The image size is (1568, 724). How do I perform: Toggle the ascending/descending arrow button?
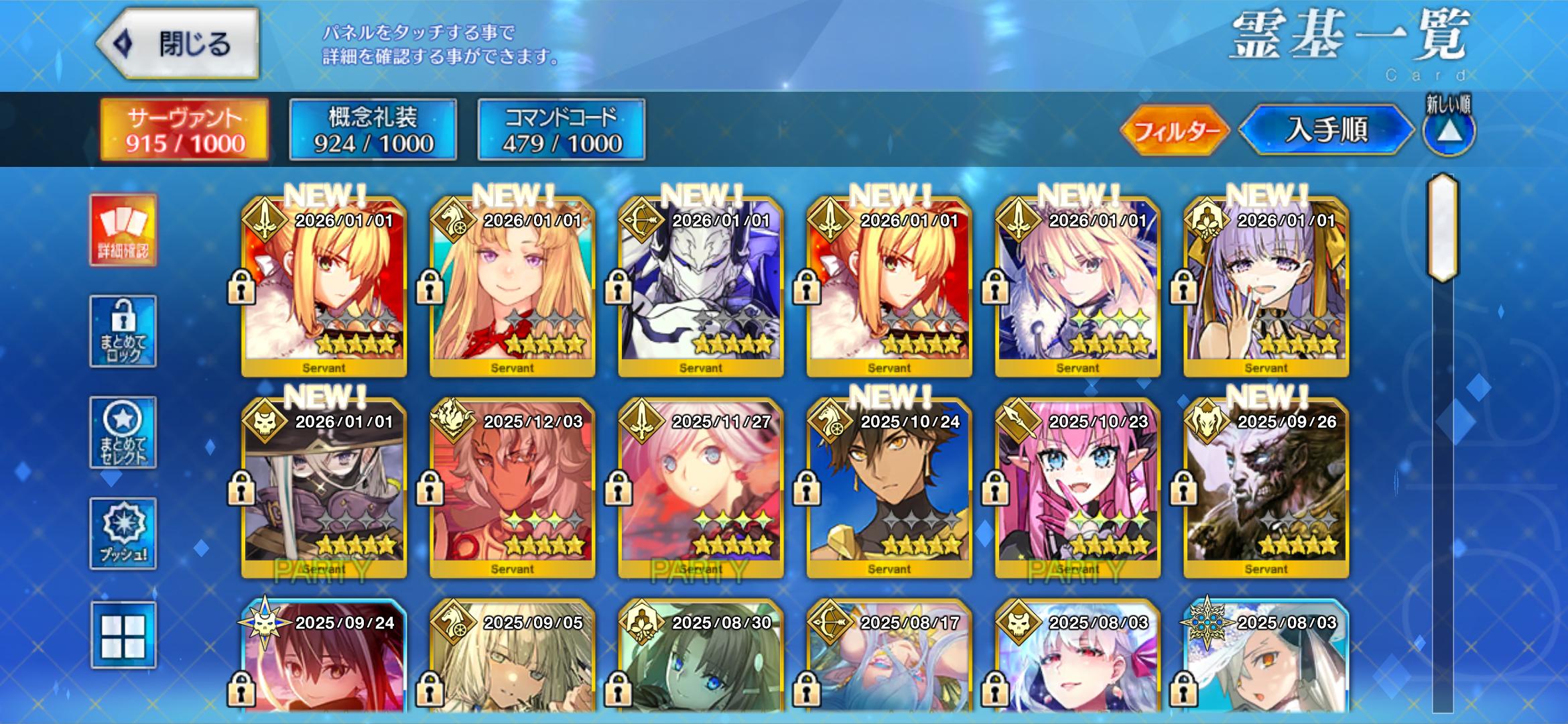[1449, 130]
